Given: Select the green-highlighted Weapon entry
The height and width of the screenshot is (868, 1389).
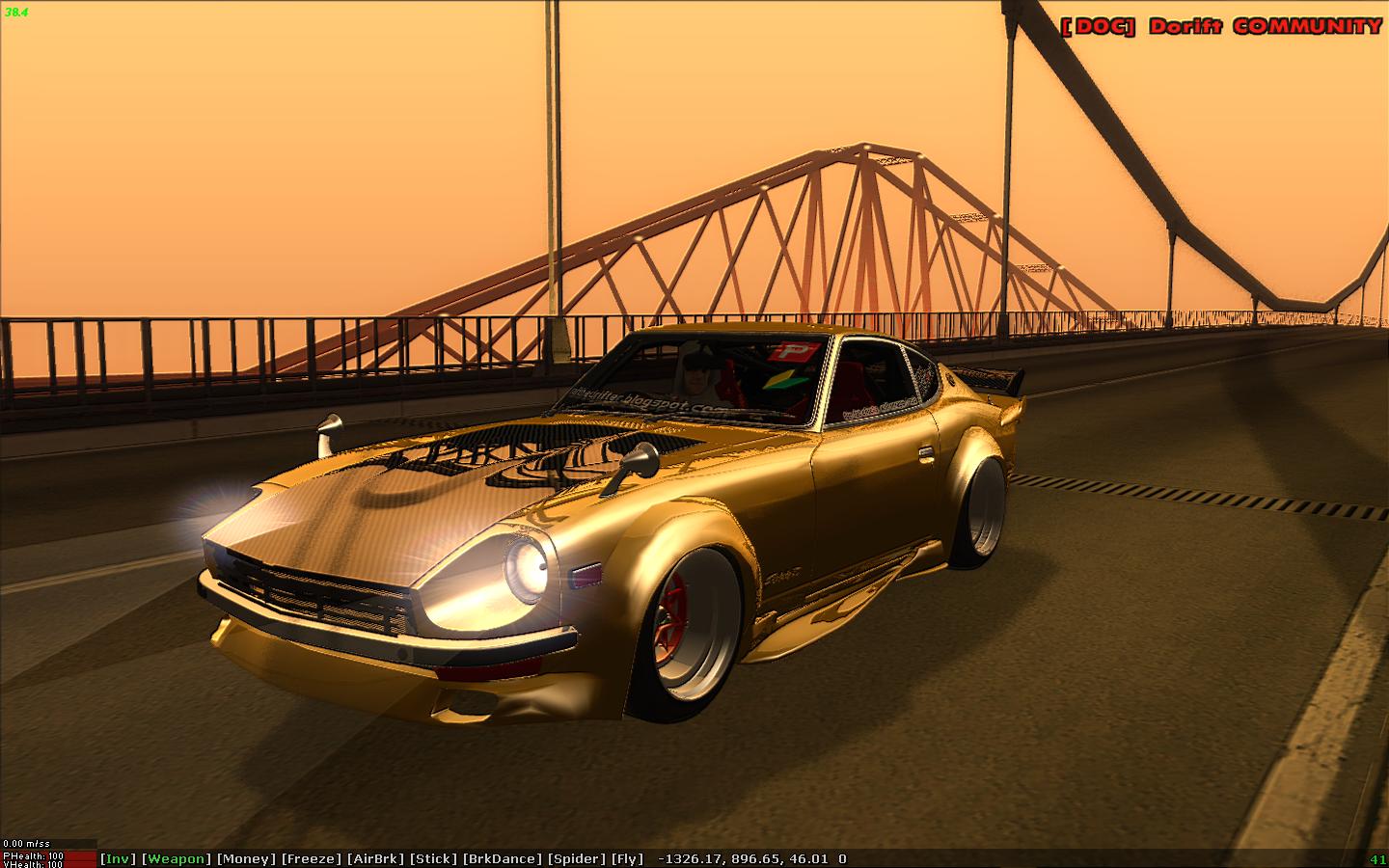Looking at the screenshot, I should 177,857.
